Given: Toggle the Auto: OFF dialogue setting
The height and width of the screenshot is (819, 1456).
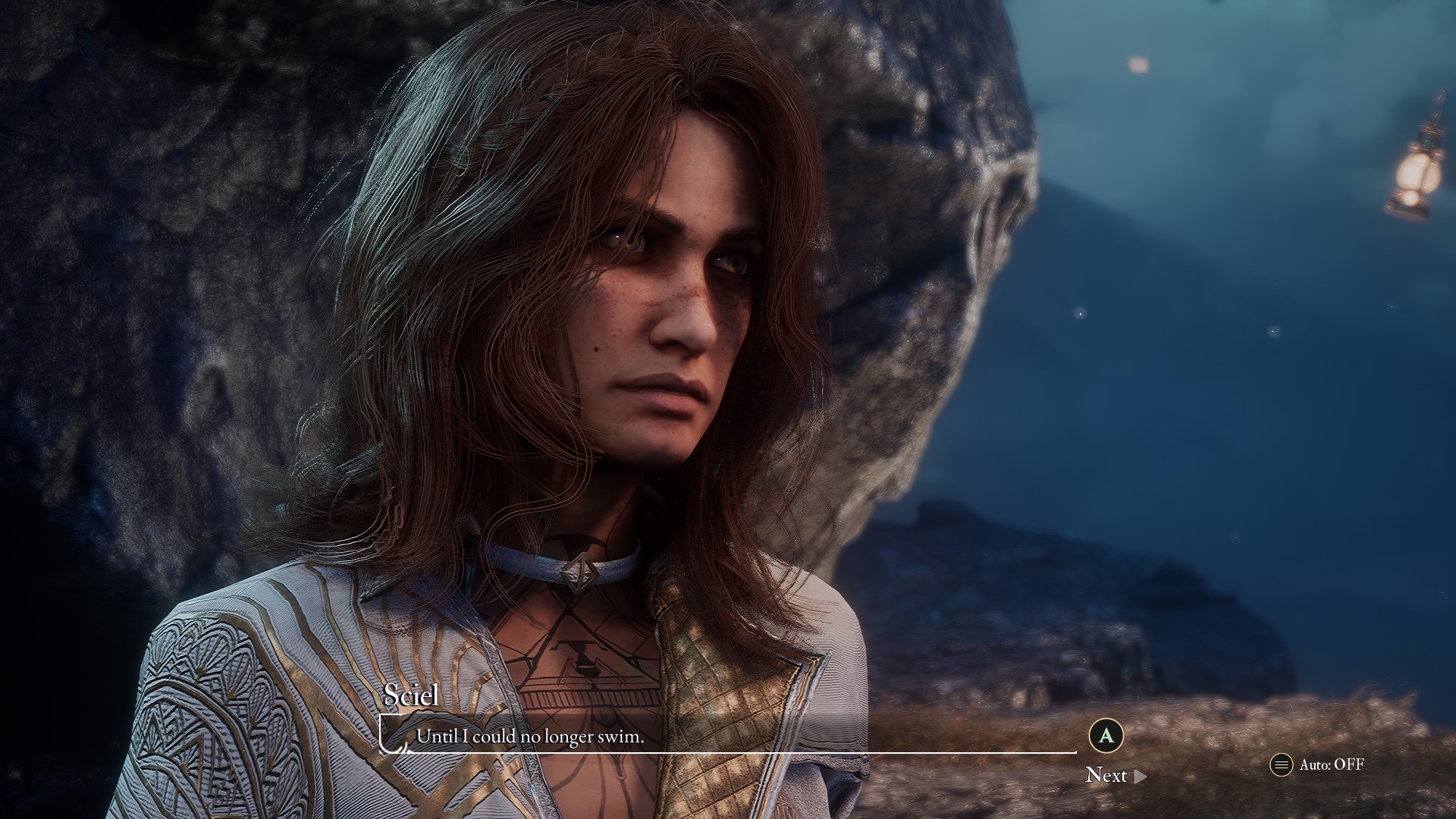Looking at the screenshot, I should pyautogui.click(x=1318, y=764).
